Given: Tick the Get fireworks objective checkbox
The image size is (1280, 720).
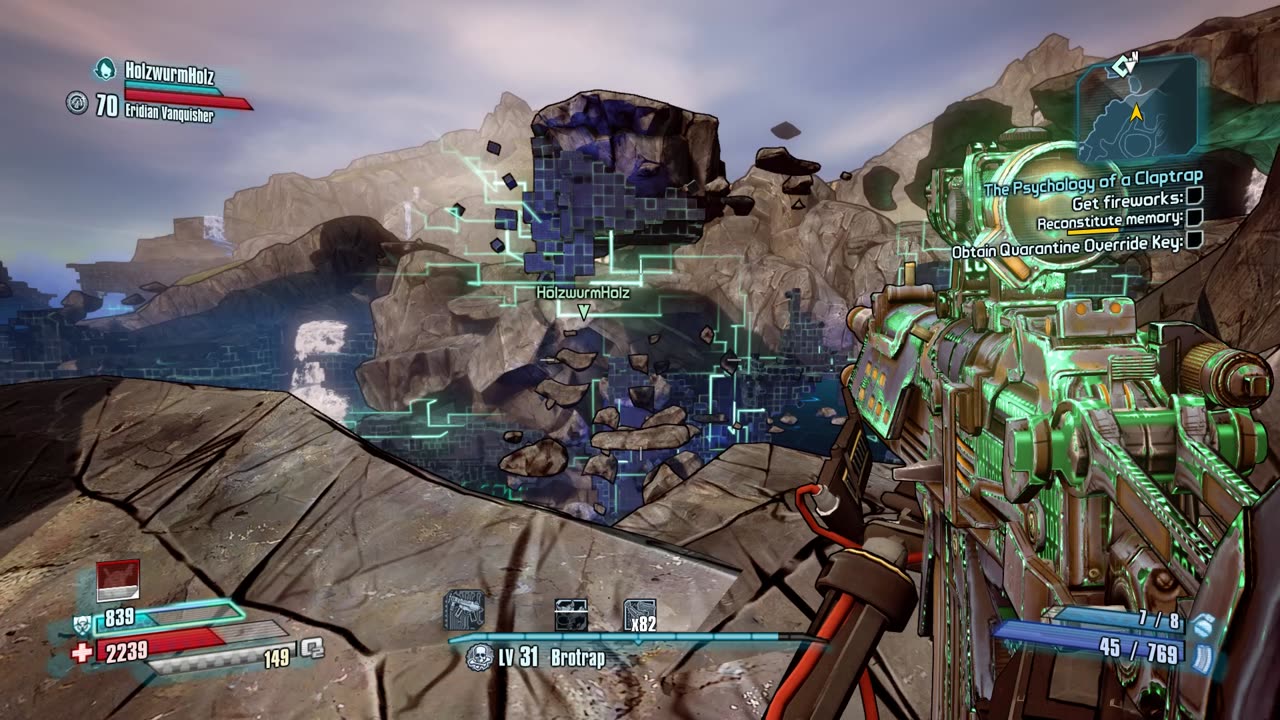Looking at the screenshot, I should coord(1194,200).
